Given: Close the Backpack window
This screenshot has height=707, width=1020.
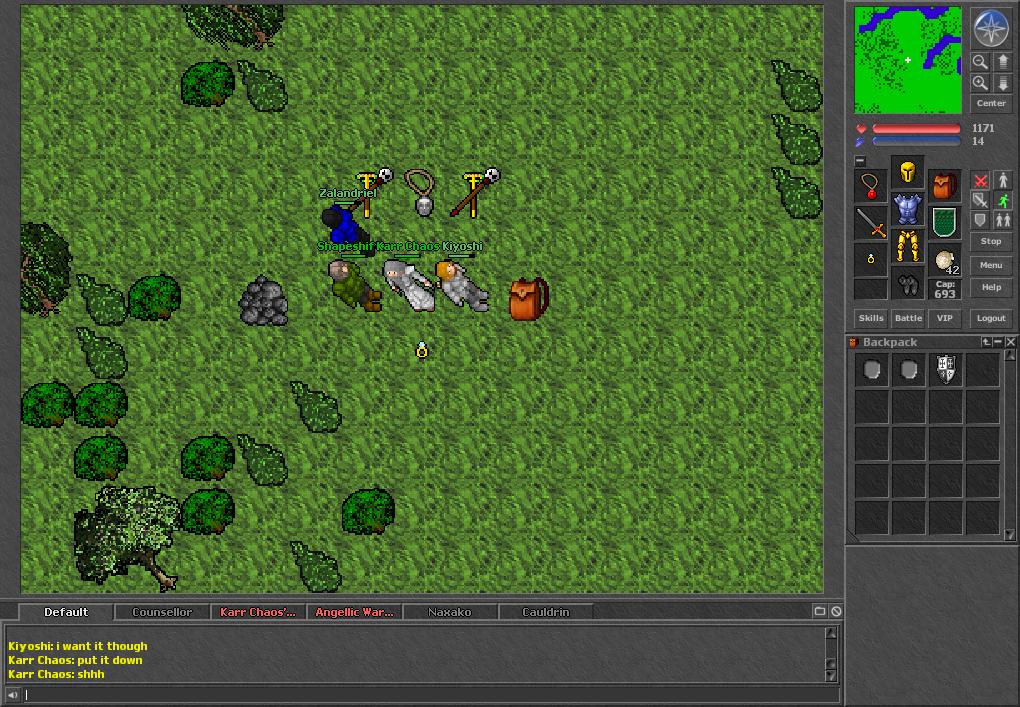Looking at the screenshot, I should coord(1010,342).
